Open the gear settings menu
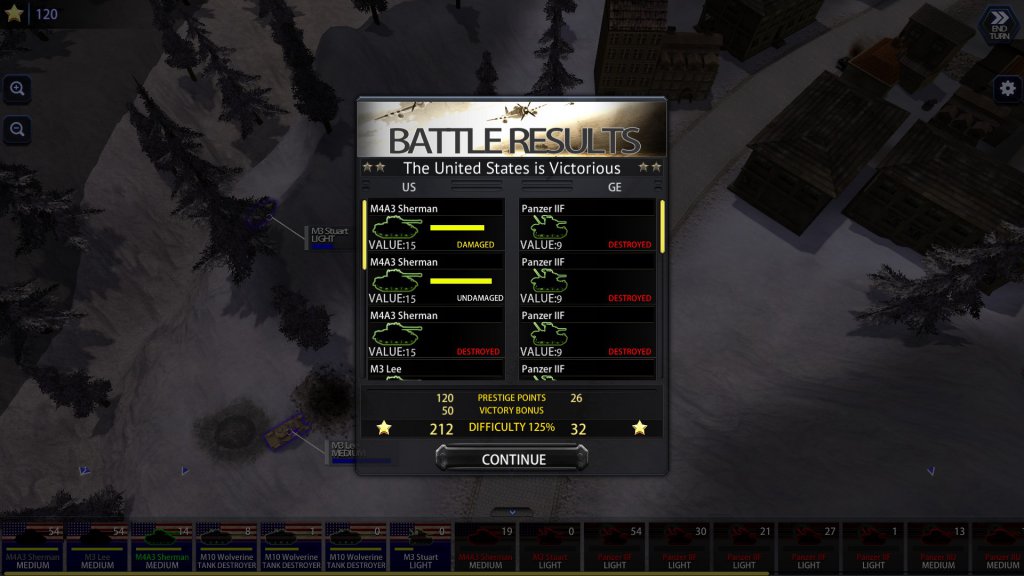Image resolution: width=1024 pixels, height=576 pixels. [x=1007, y=88]
